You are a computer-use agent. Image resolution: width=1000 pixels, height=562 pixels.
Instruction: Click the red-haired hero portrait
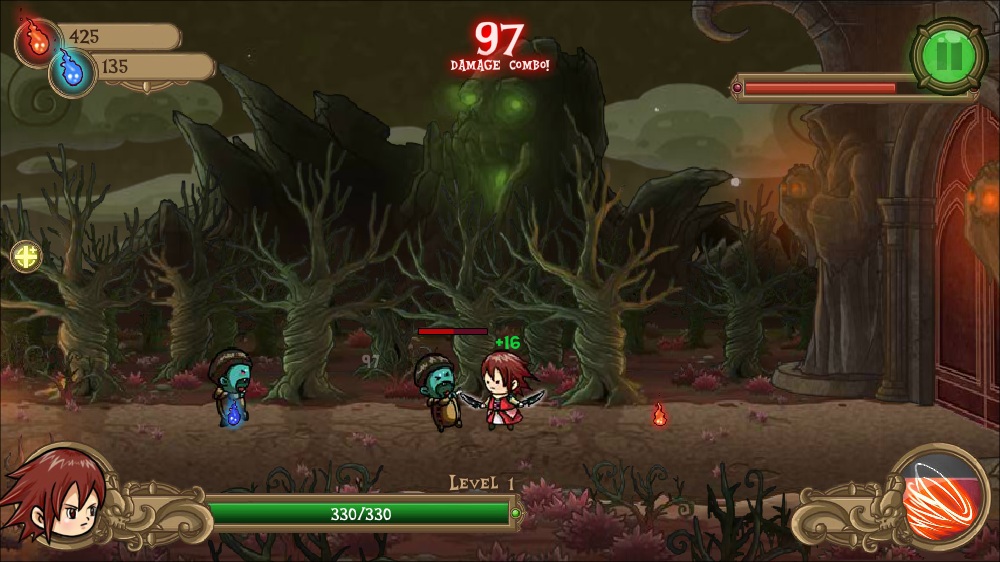click(x=55, y=497)
